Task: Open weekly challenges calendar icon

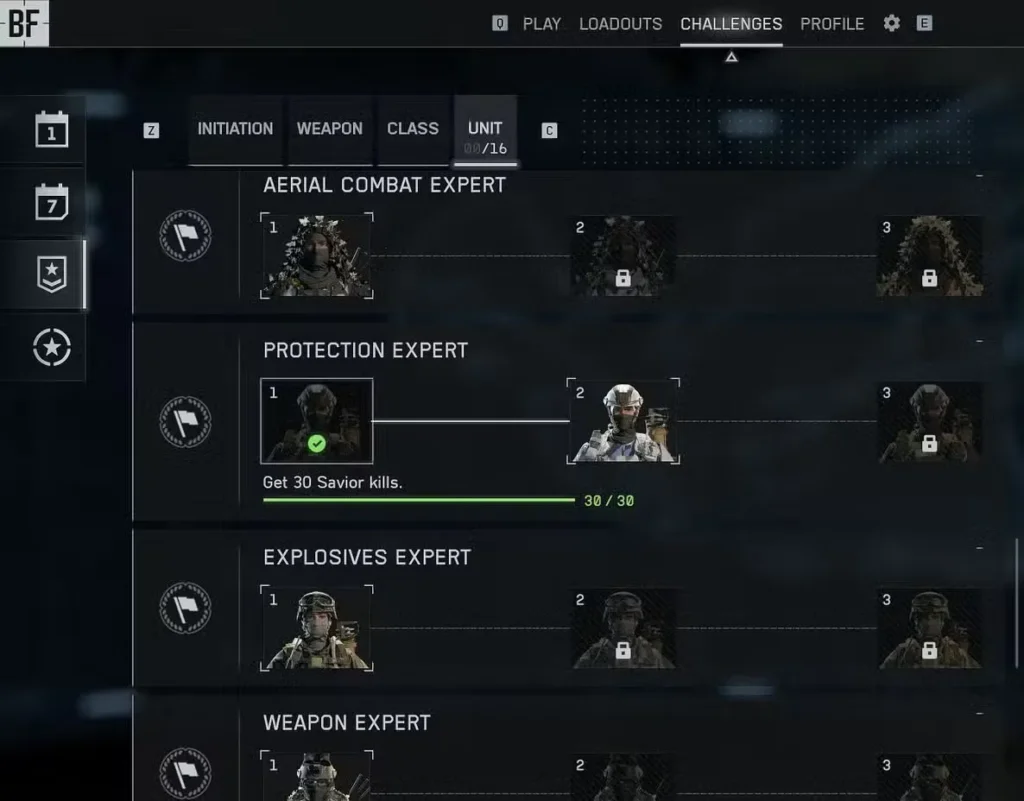Action: click(x=52, y=202)
